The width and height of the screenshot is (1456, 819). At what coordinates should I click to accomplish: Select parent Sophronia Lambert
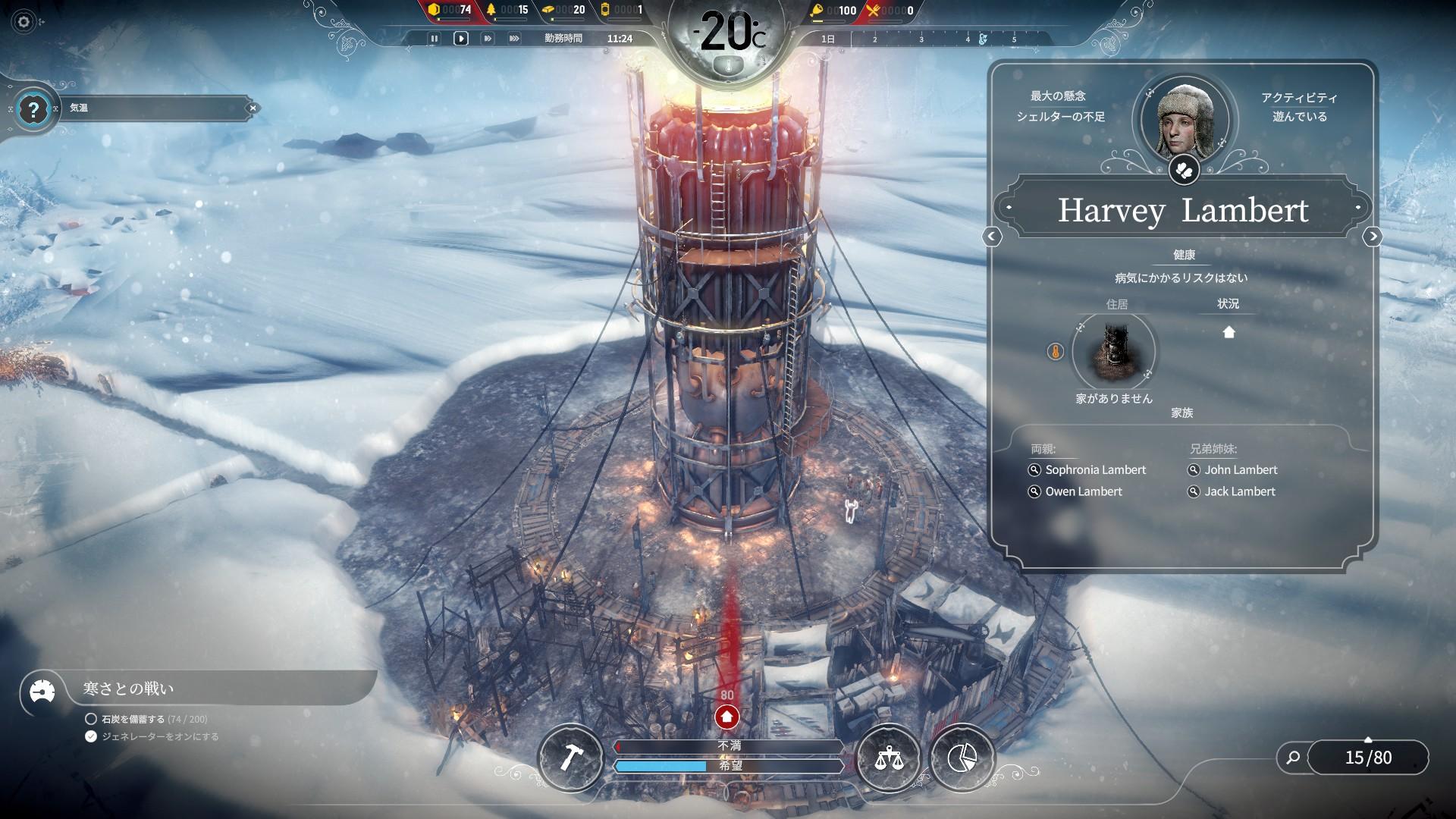[x=1095, y=470]
